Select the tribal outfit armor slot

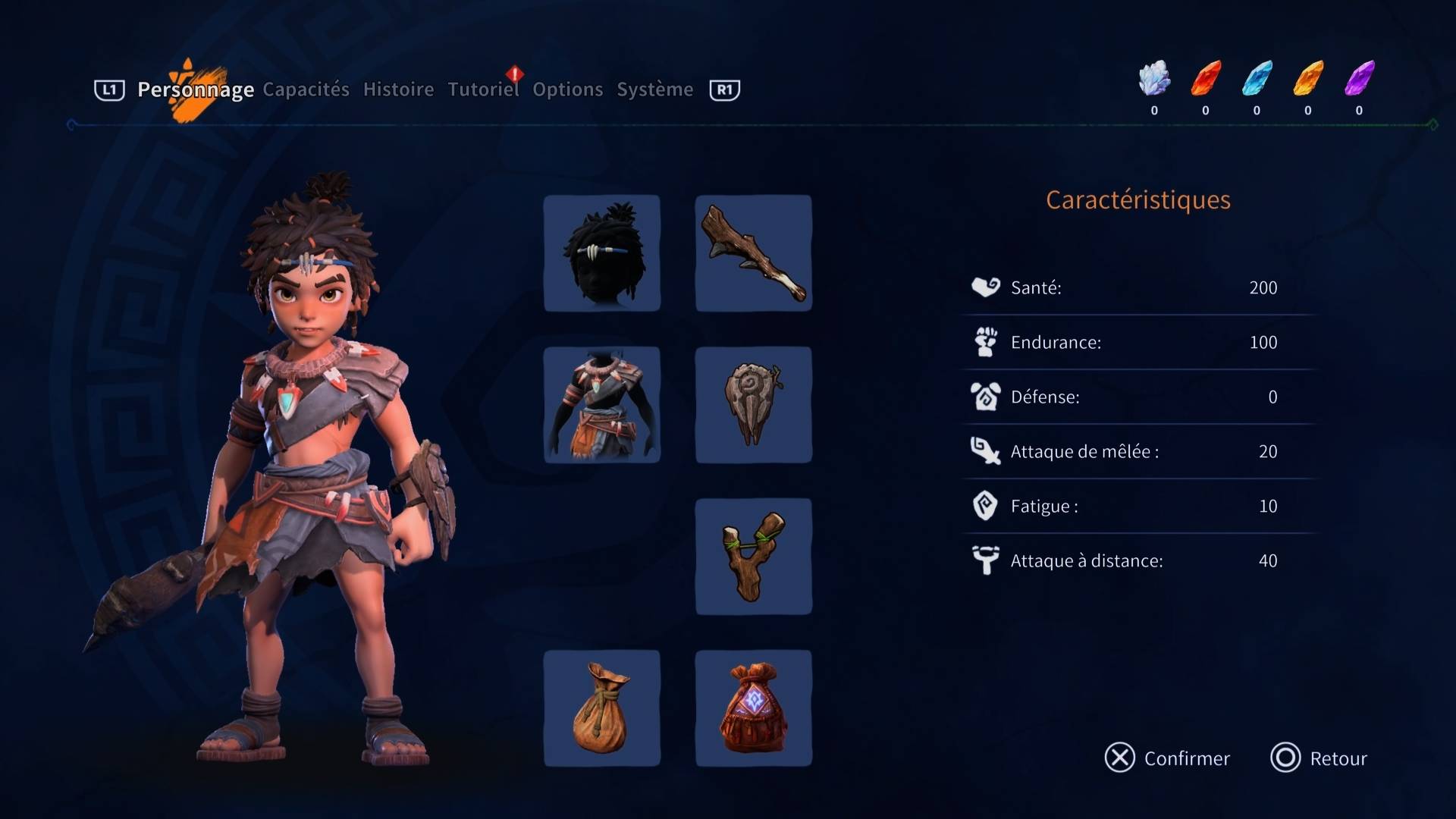pos(602,405)
